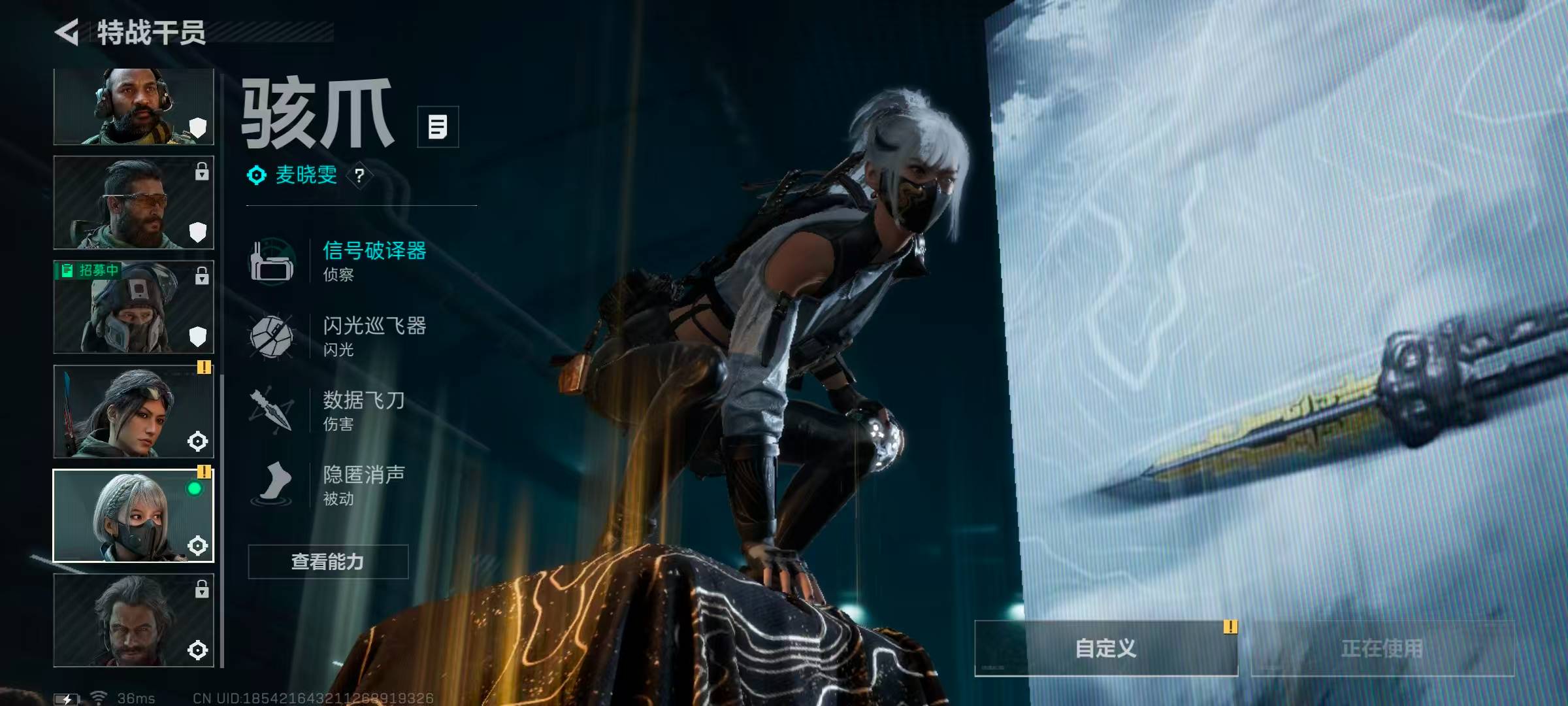Choose the locked grey-haired bearded operator portrait
Screen dimensions: 1568x706
133,620
